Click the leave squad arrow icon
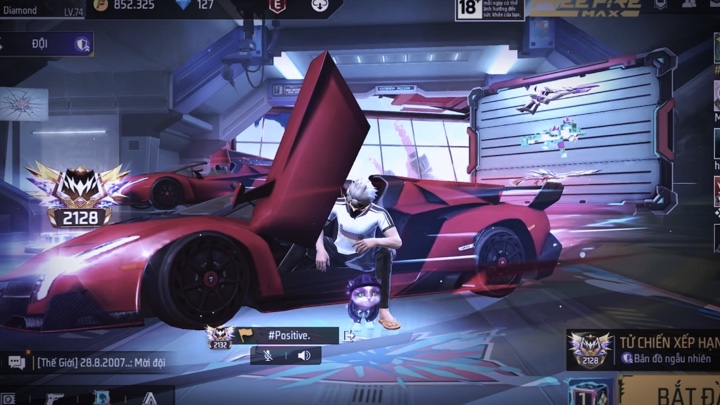720x405 pixels. [x=349, y=336]
